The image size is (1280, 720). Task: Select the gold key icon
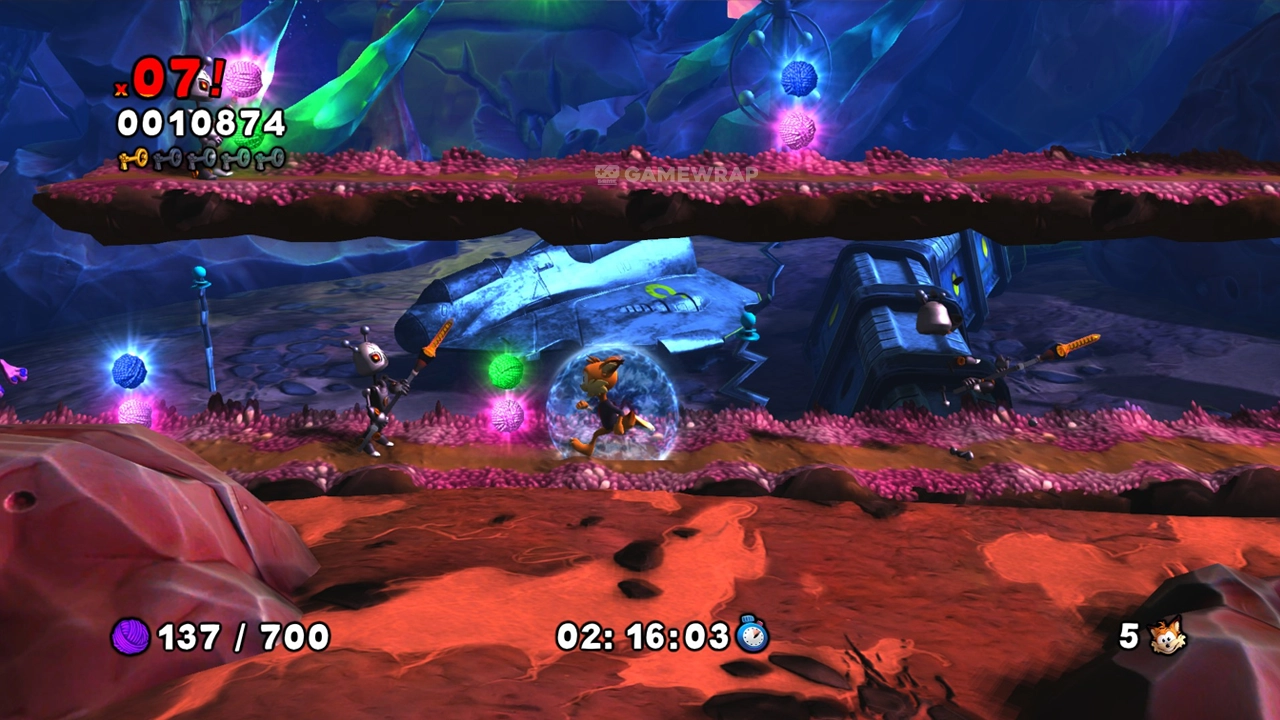click(132, 159)
